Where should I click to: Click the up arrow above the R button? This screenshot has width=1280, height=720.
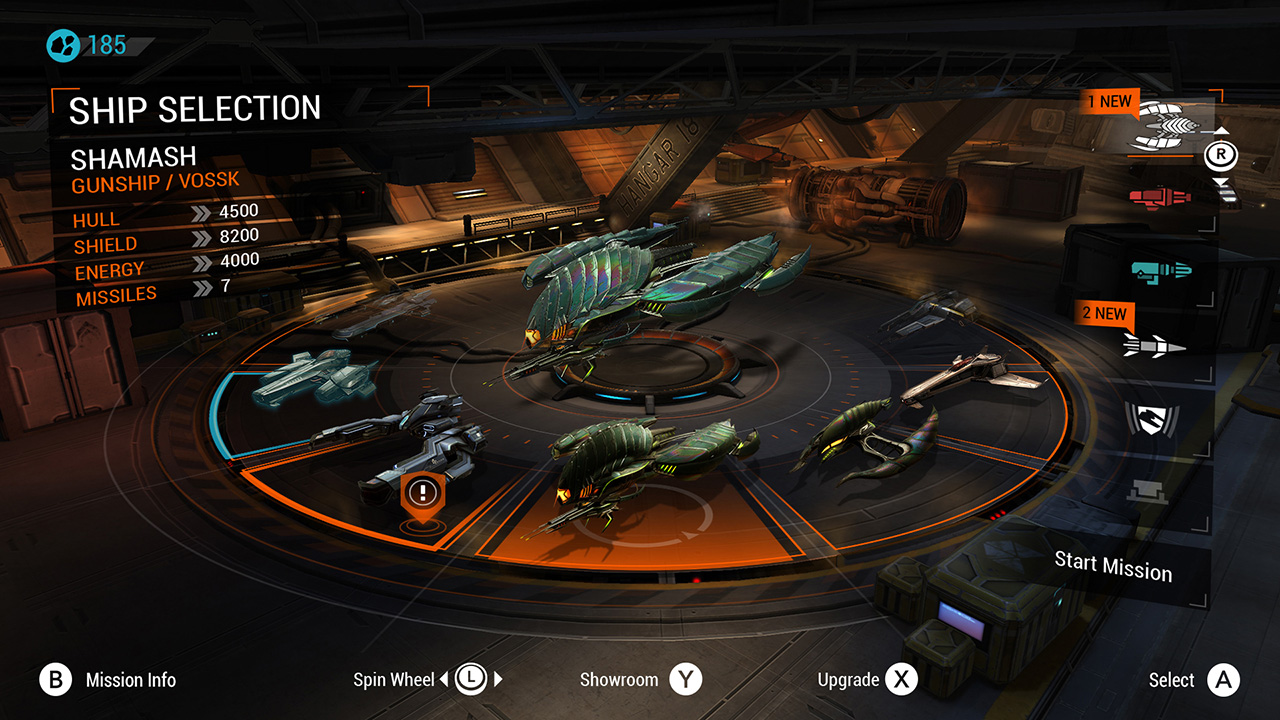click(1221, 130)
